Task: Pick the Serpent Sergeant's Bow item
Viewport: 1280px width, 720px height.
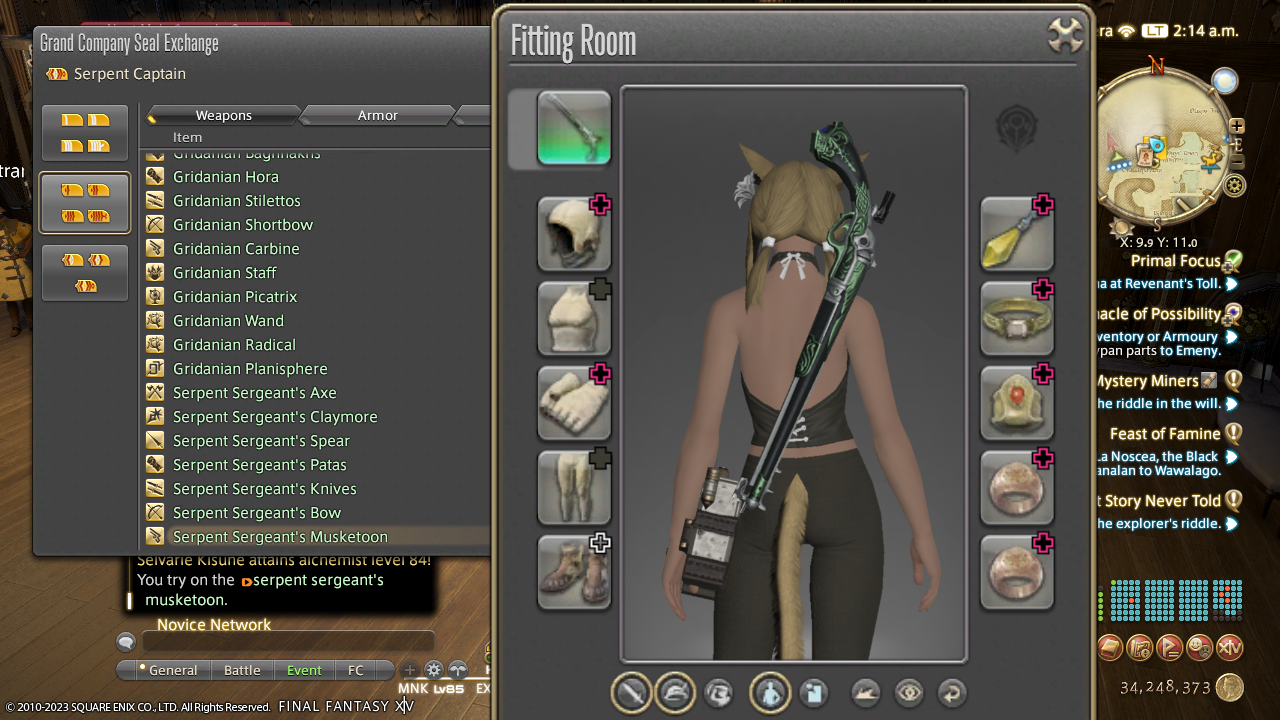Action: 257,513
